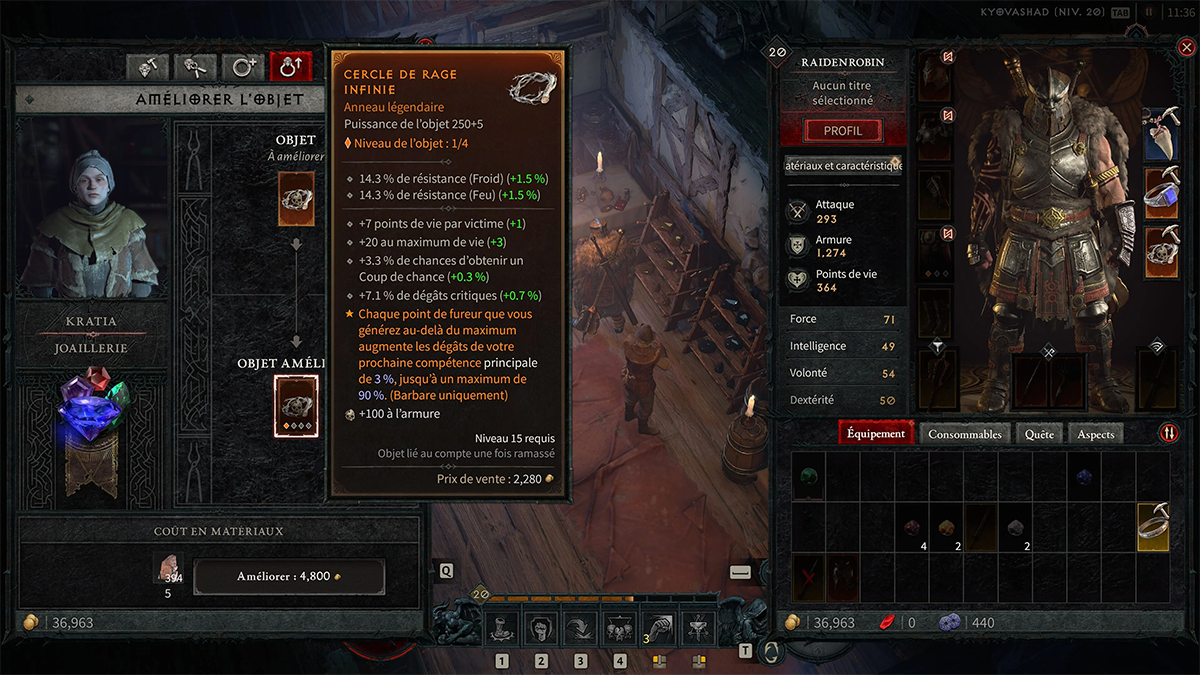Click the inventory sort button
This screenshot has width=1200, height=675.
1168,434
